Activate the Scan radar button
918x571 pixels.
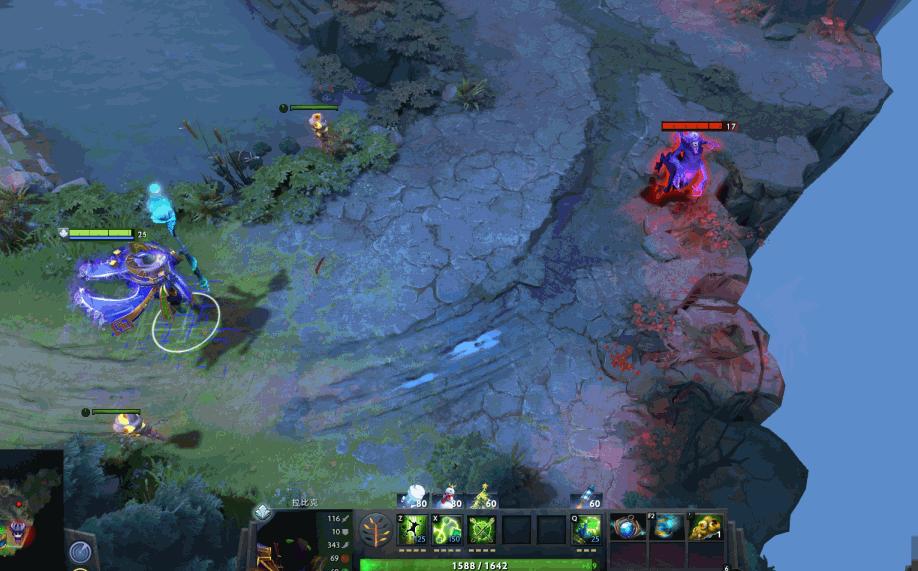80,551
